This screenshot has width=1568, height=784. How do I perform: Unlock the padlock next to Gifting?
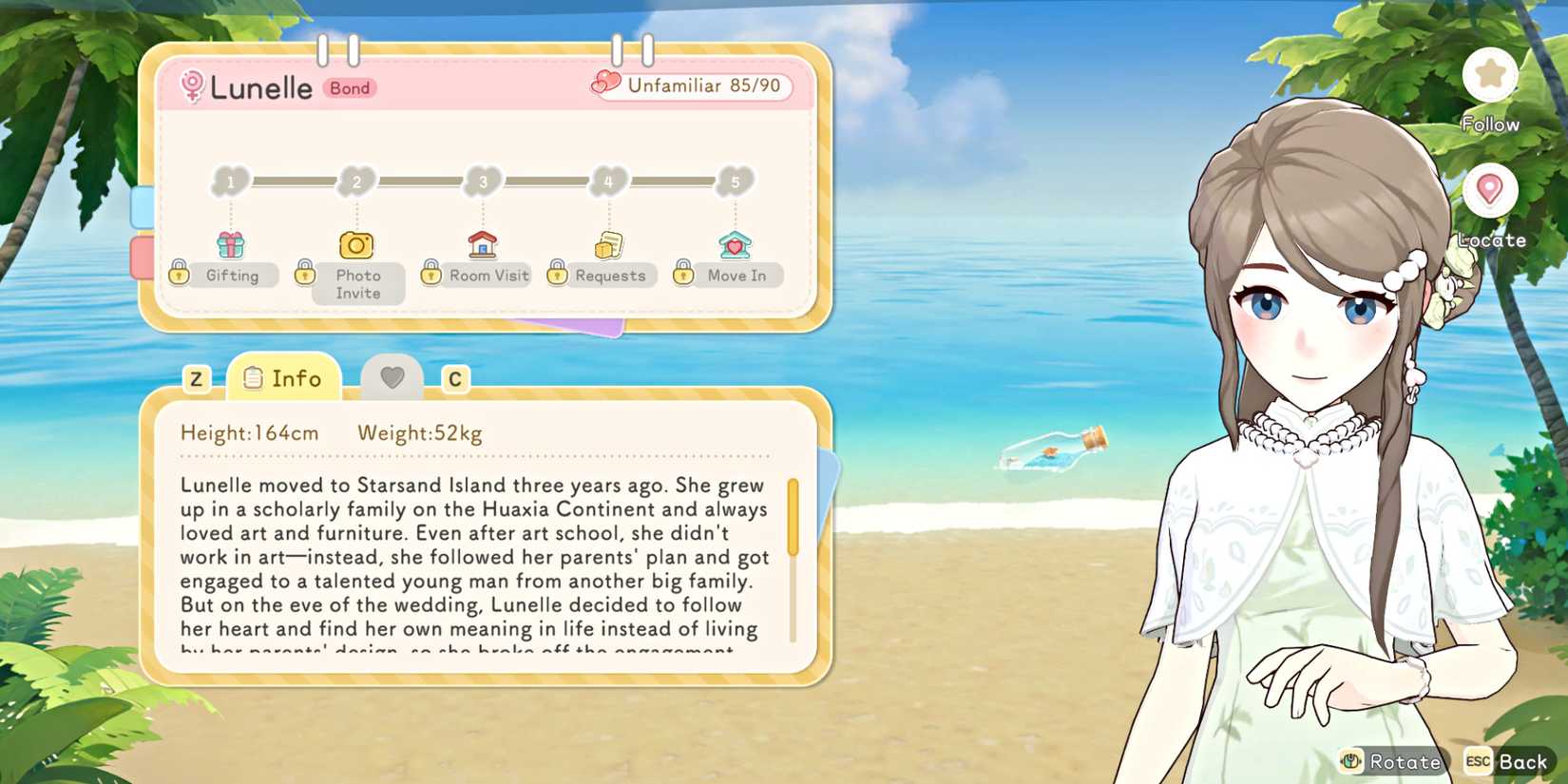(x=181, y=272)
